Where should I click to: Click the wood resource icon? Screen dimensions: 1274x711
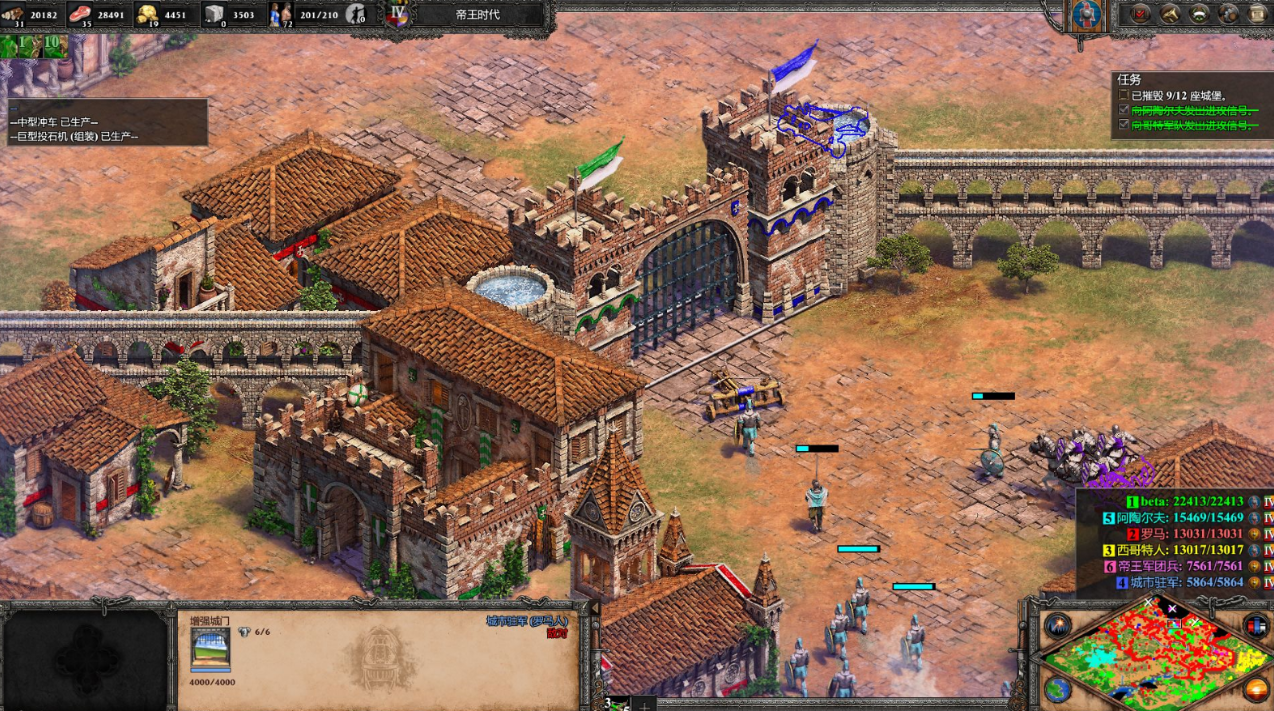(x=15, y=12)
